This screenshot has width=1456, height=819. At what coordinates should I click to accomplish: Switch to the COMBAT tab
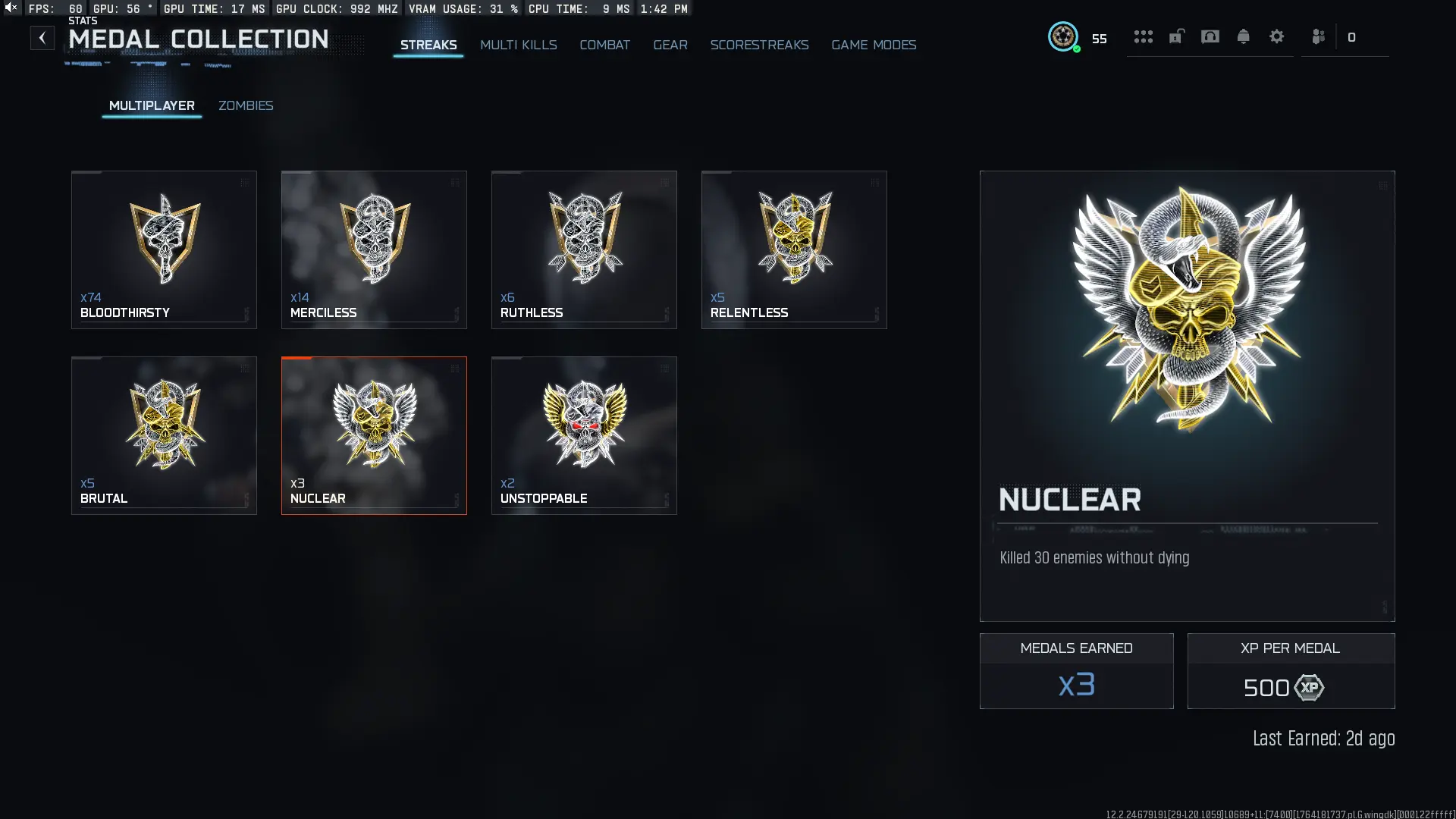click(604, 45)
